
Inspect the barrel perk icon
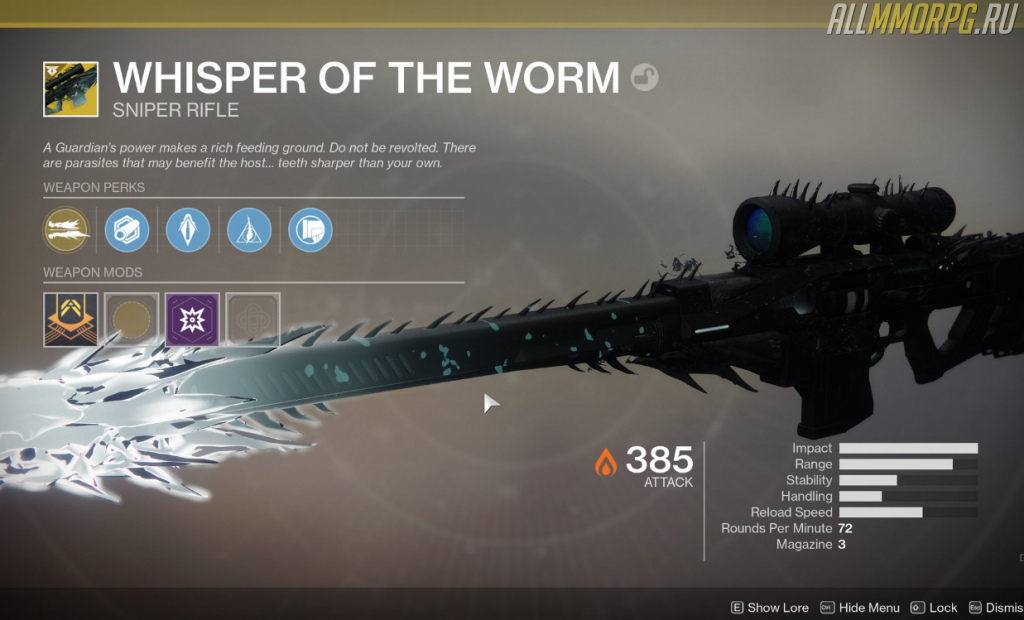click(x=127, y=230)
